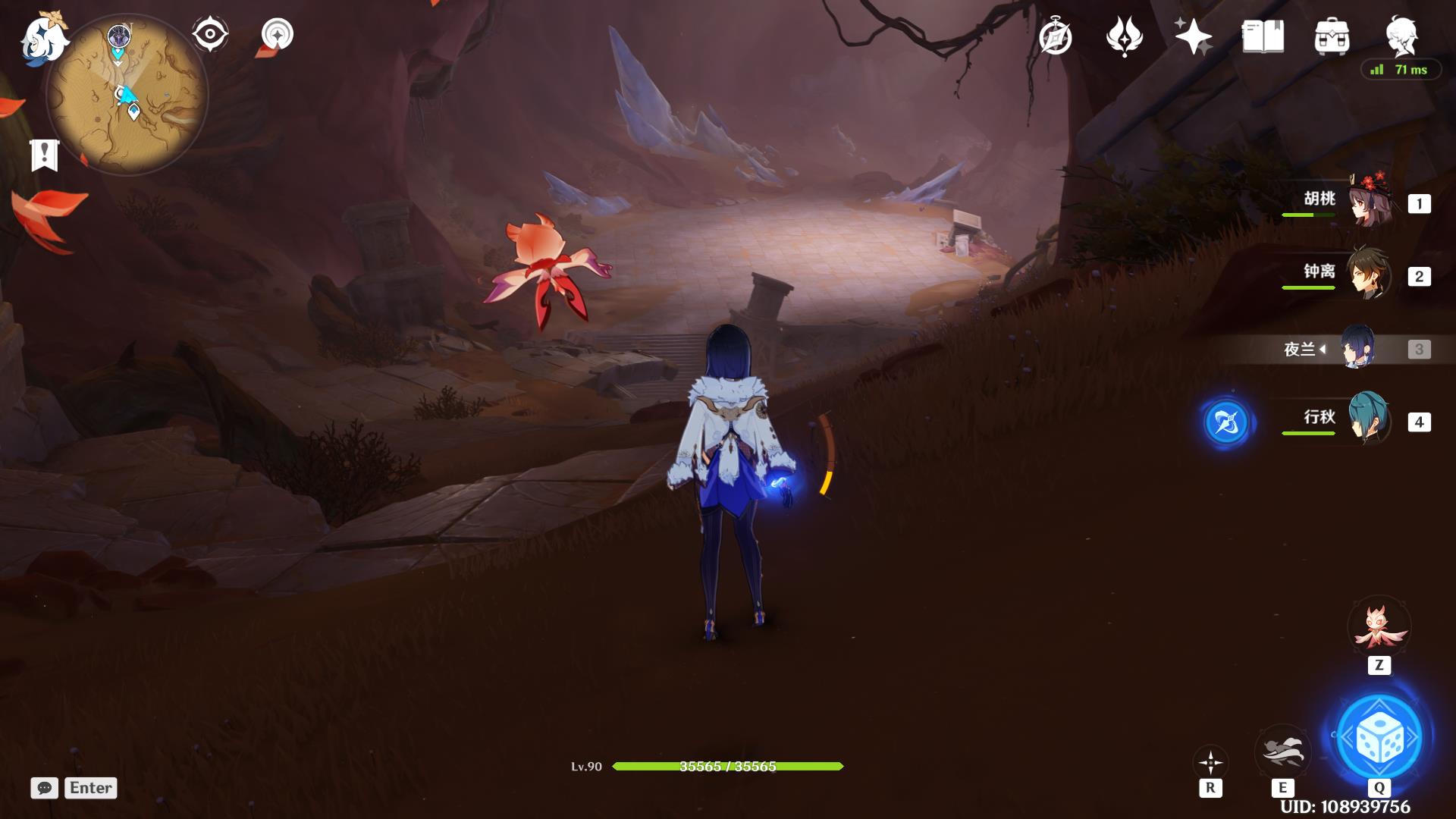The image size is (1456, 819).
Task: Open the circular minimap
Action: click(x=127, y=95)
